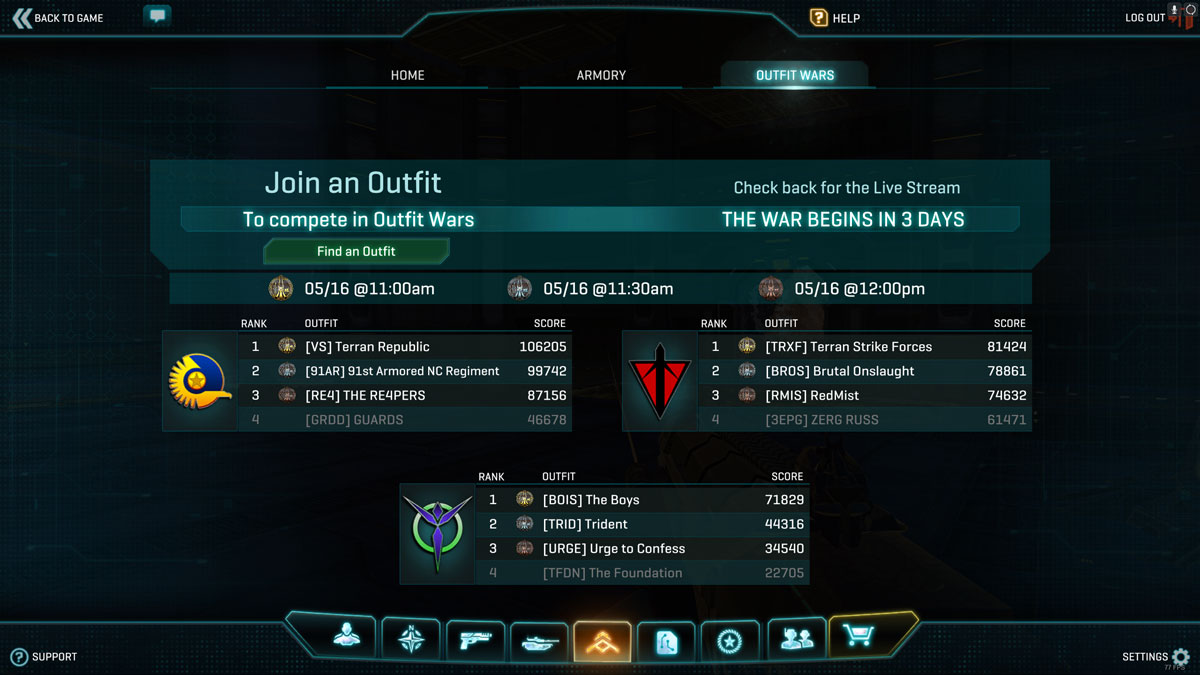Open the compass map icon

pyautogui.click(x=411, y=639)
